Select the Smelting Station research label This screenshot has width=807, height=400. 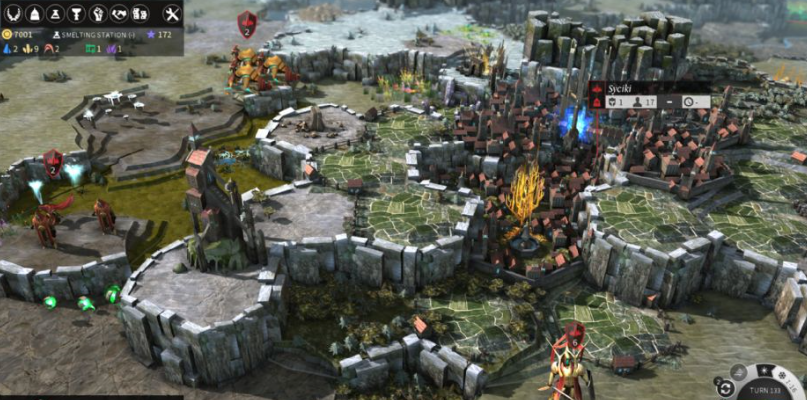97,35
